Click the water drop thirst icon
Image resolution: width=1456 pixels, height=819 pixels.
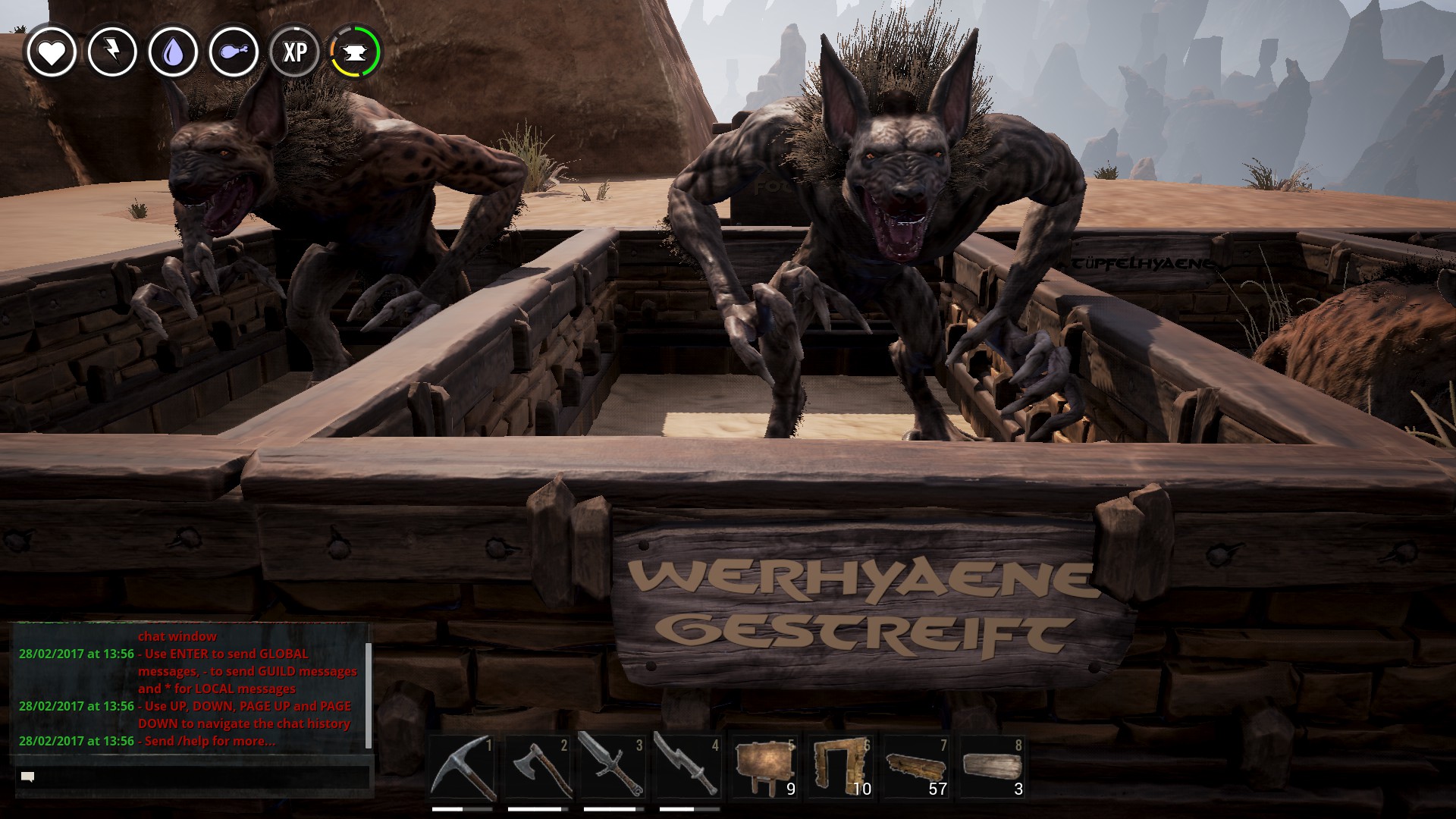point(173,52)
